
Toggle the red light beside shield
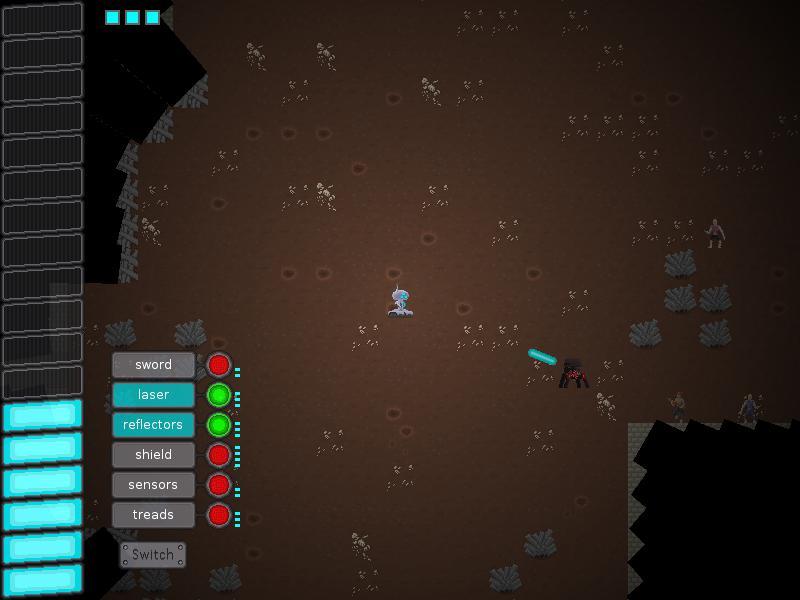pos(219,455)
